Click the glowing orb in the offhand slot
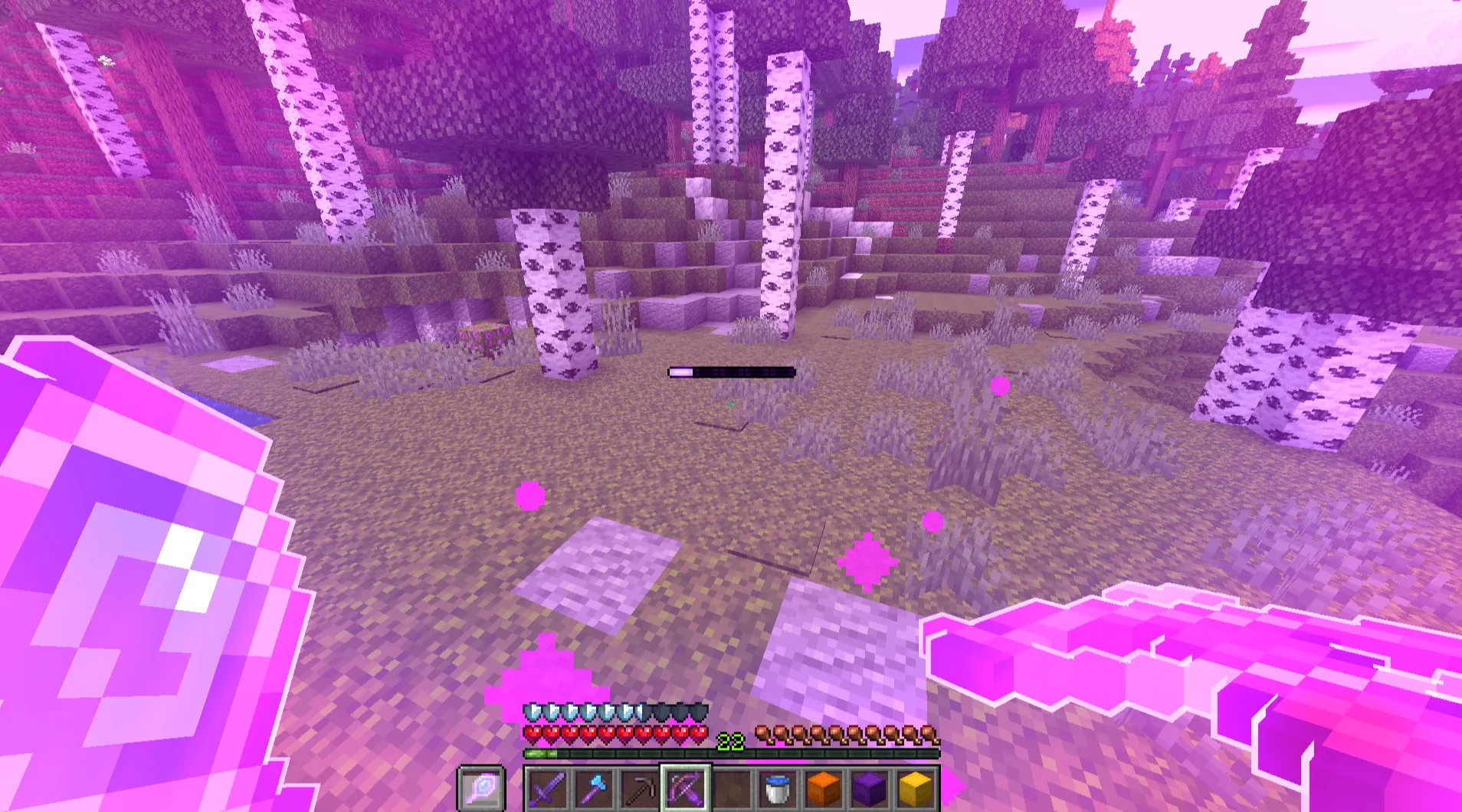The height and width of the screenshot is (812, 1462). [481, 791]
